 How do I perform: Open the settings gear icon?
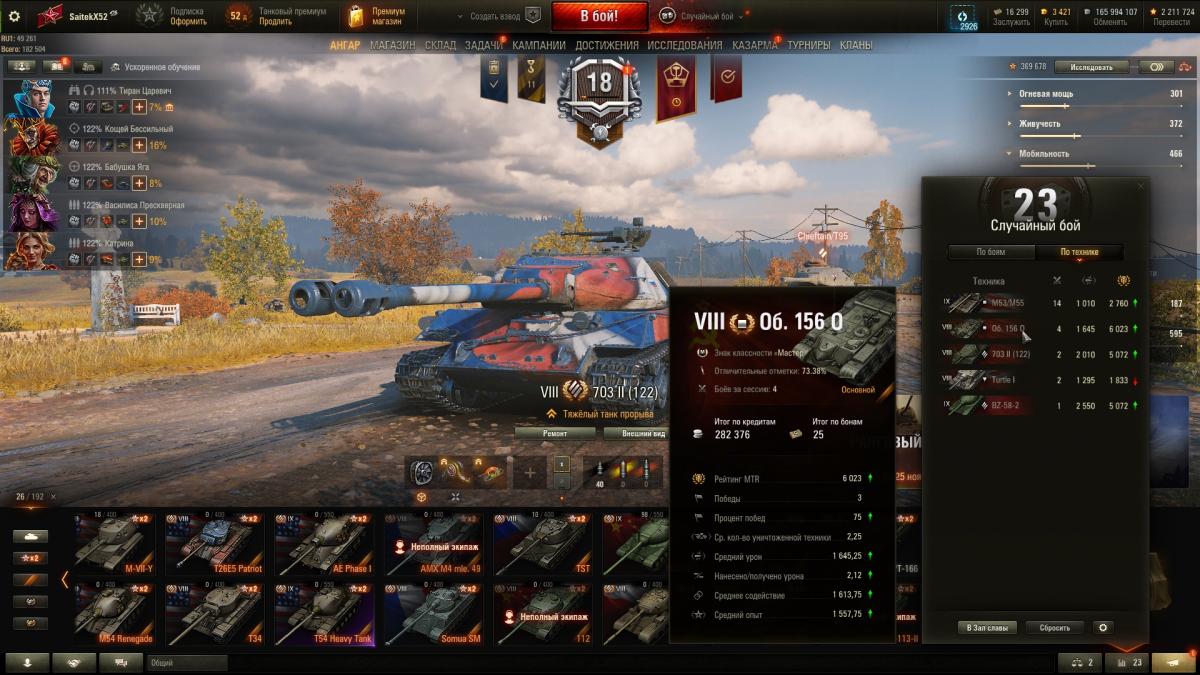(x=14, y=16)
